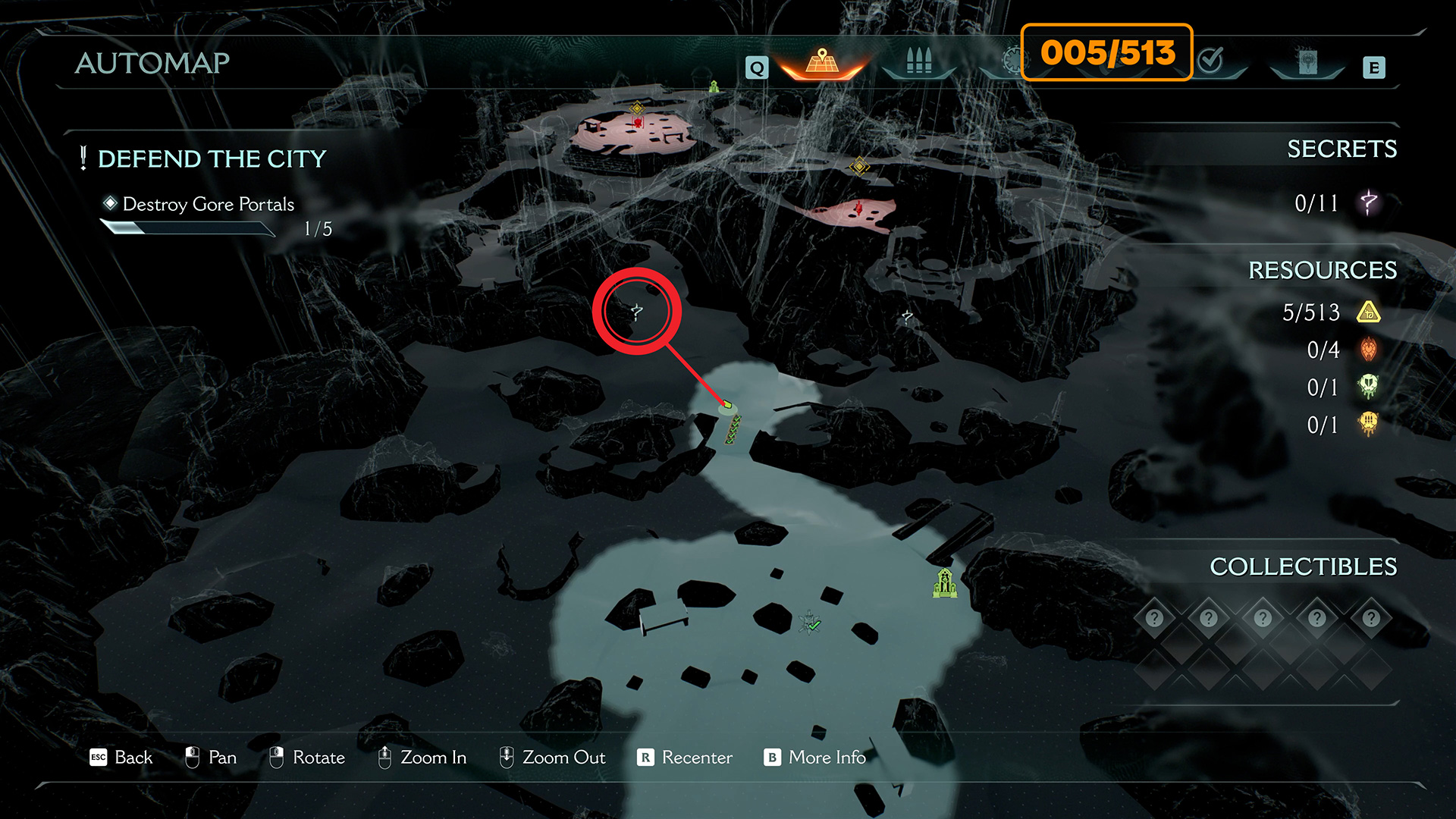Open the gear-shaped tab
Screen dimensions: 1456x819
[x=1012, y=61]
